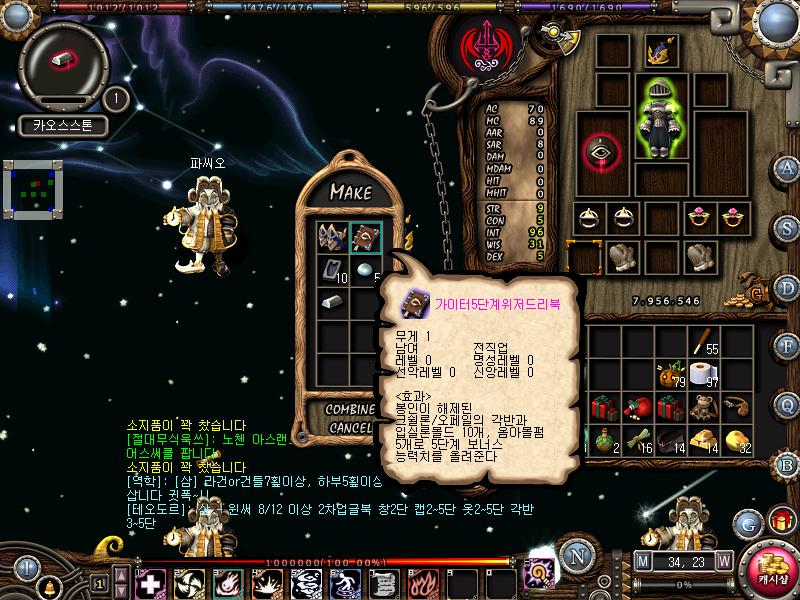Cancel the Make crafting window

point(350,428)
